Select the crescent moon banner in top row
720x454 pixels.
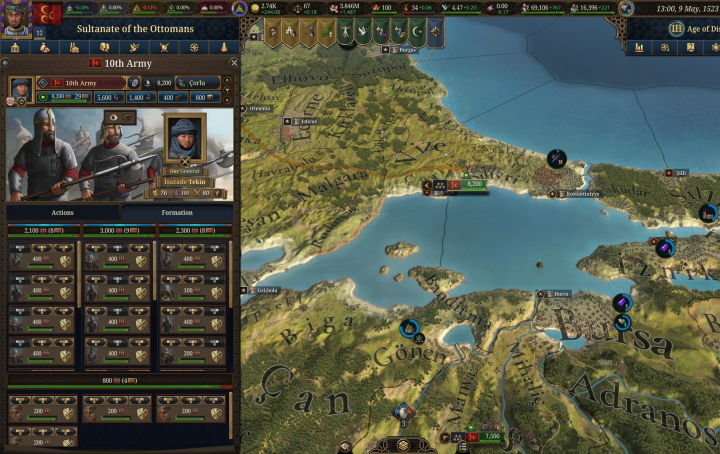tap(414, 30)
